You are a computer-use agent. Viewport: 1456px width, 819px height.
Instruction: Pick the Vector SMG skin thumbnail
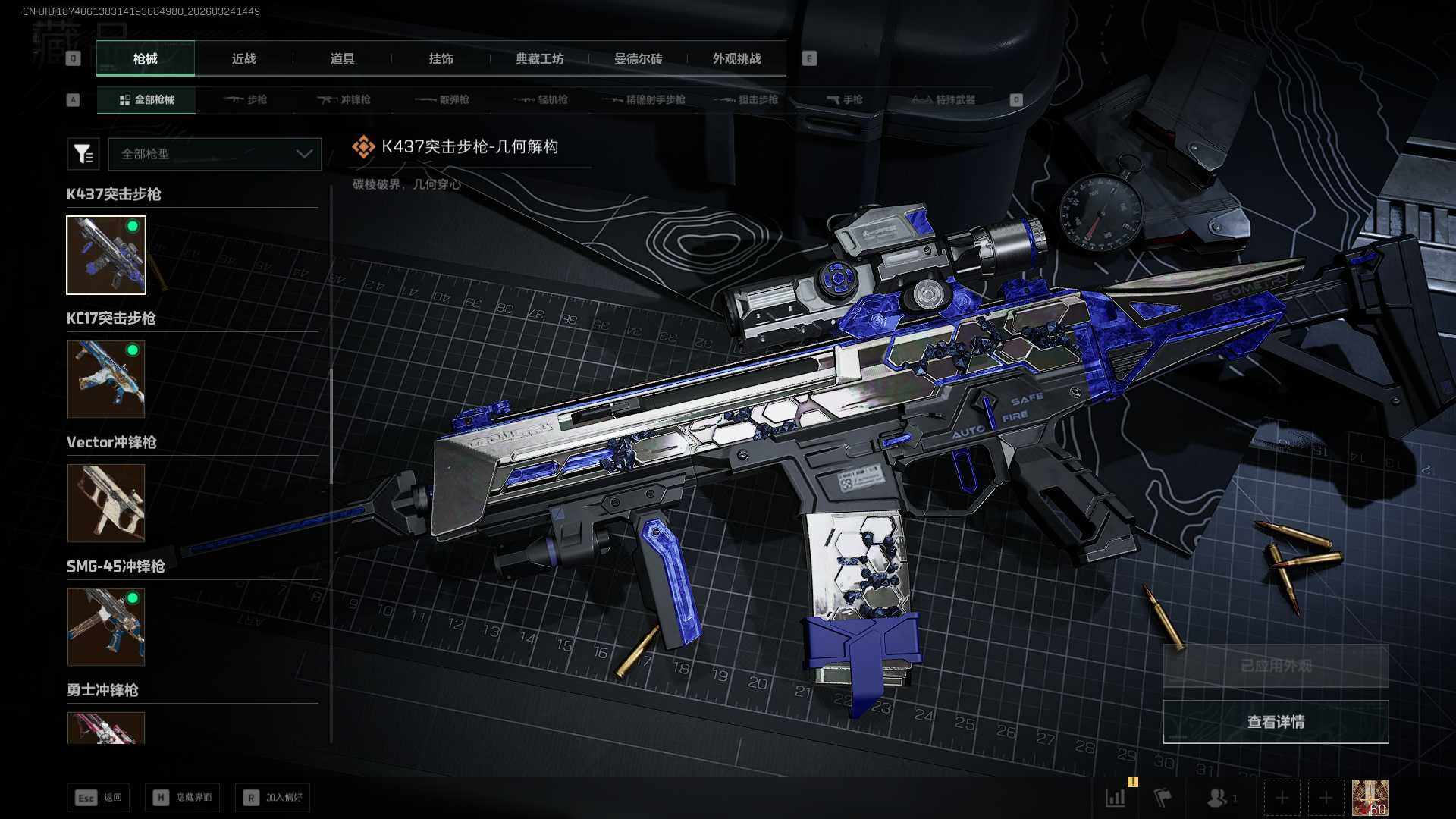click(x=106, y=503)
